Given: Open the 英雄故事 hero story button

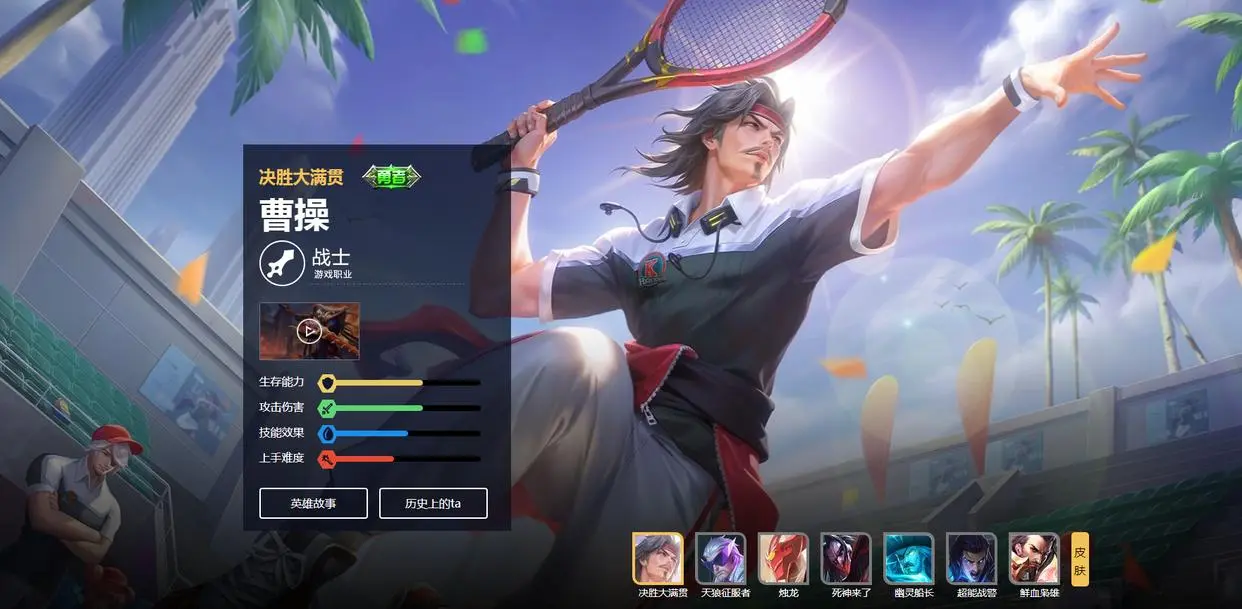Looking at the screenshot, I should tap(313, 503).
